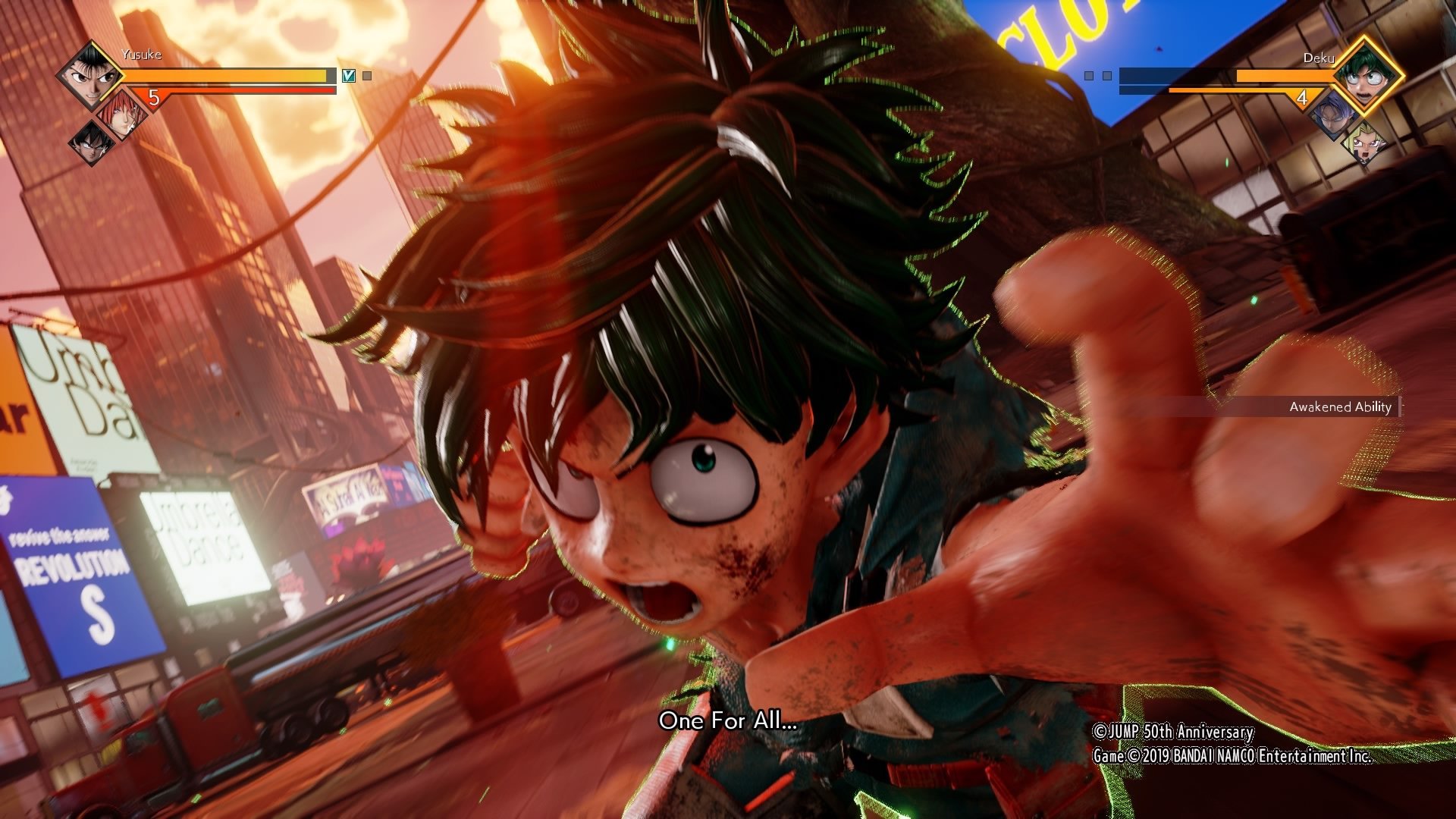Click the teal V round-win marker
This screenshot has height=819, width=1456.
click(348, 76)
